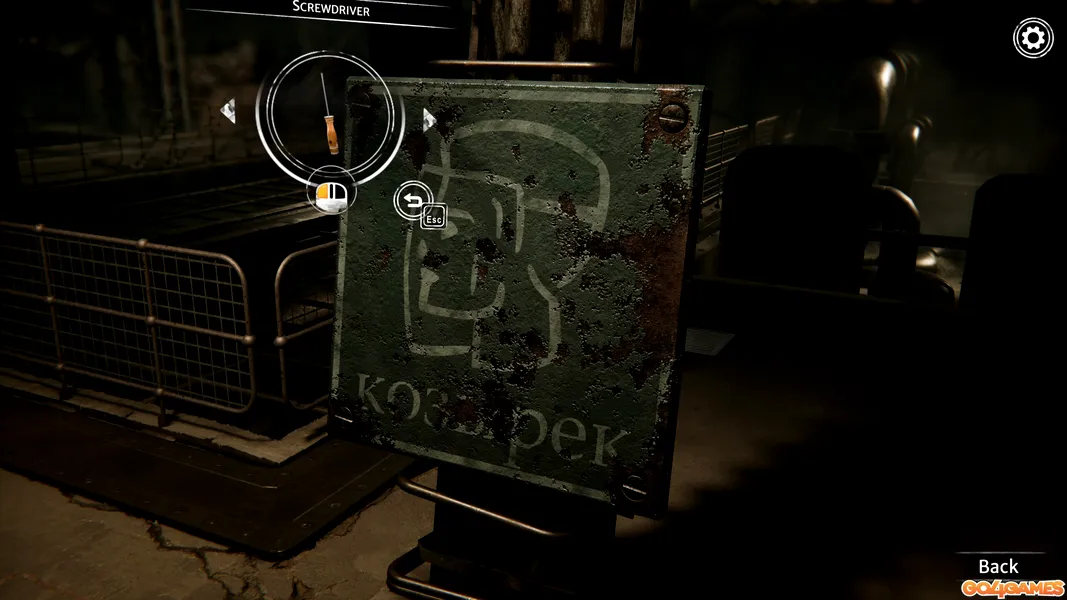Viewport: 1067px width, 600px height.
Task: Click the Back button
Action: tap(997, 566)
